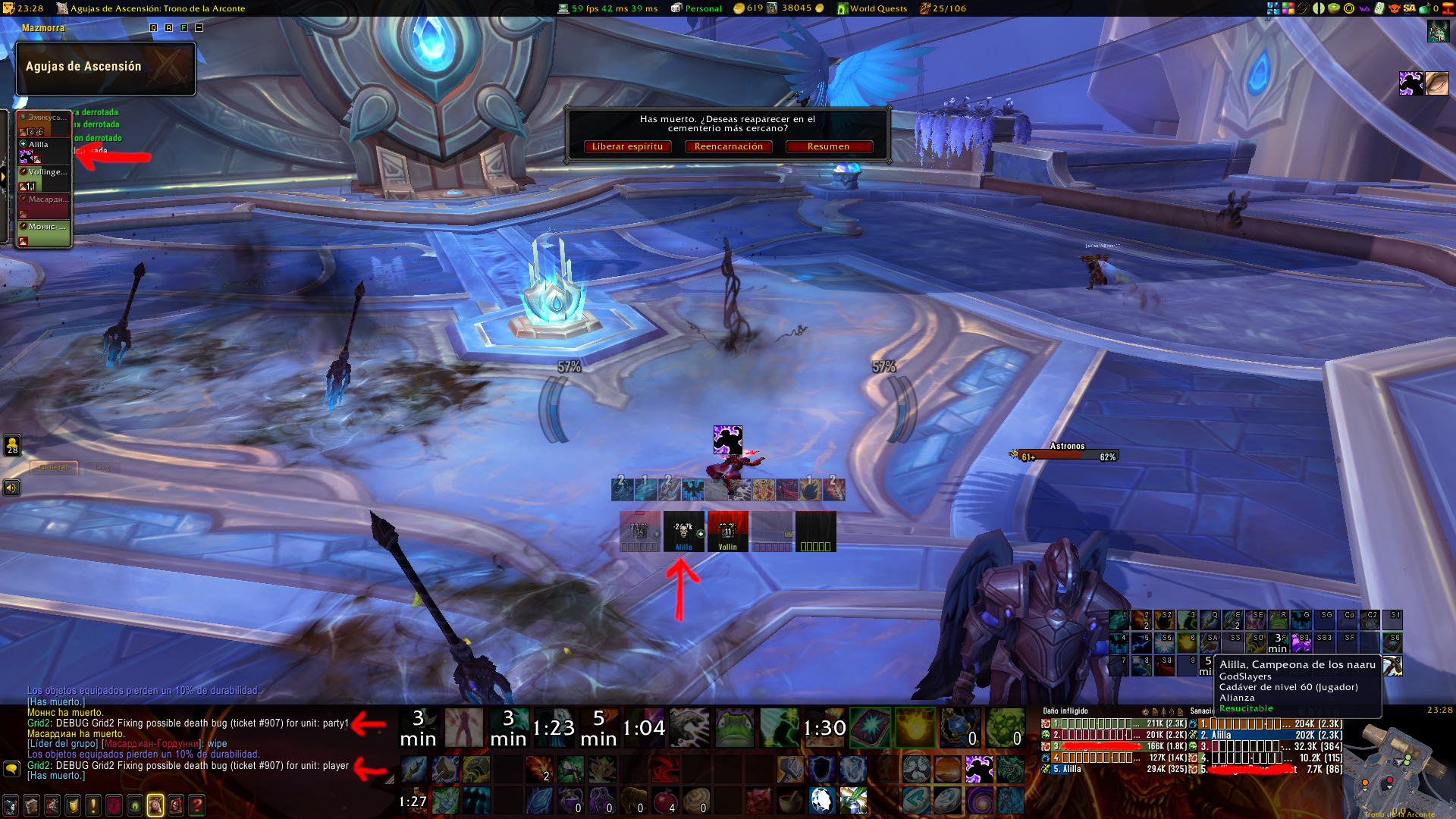Click the purple spiral vortex ability
The height and width of the screenshot is (819, 1456).
pyautogui.click(x=979, y=800)
